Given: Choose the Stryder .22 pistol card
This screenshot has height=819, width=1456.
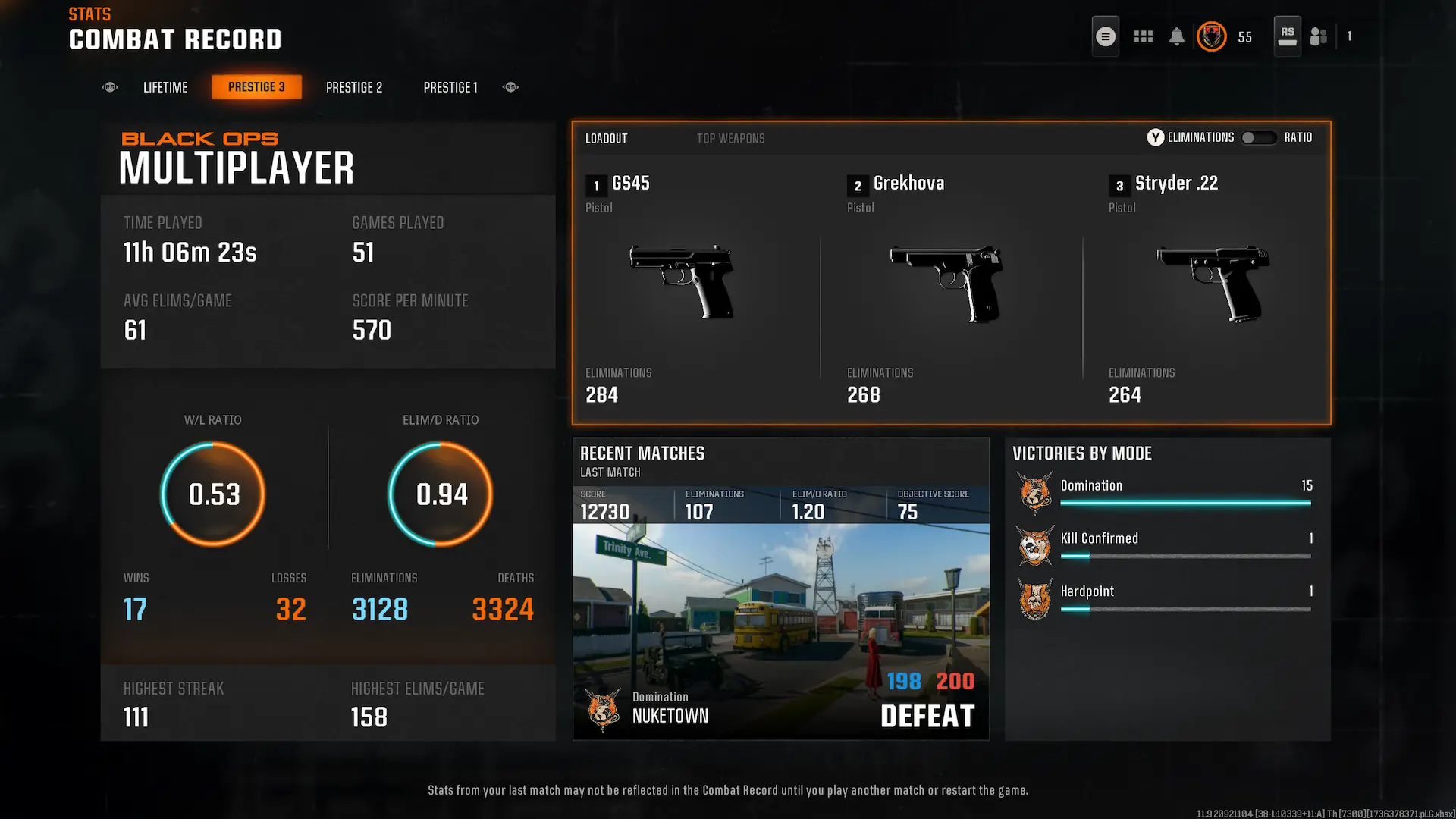Looking at the screenshot, I should point(1212,288).
